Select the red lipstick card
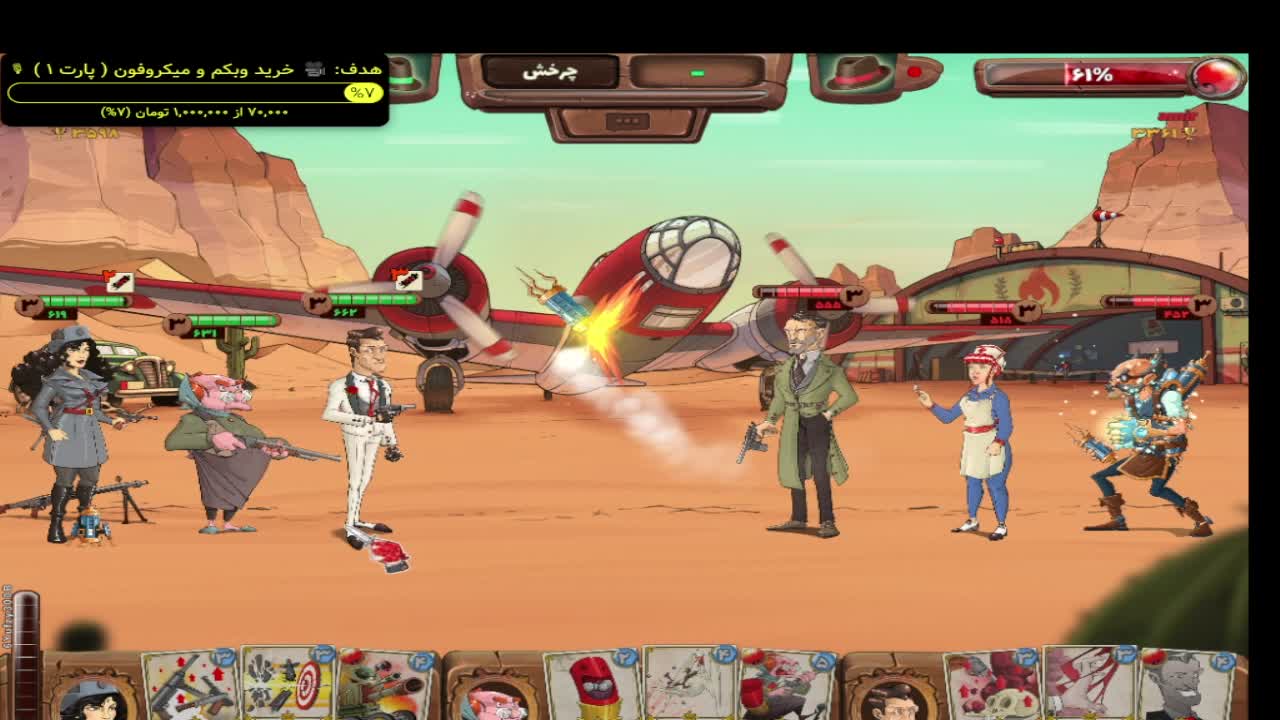 tap(592, 685)
